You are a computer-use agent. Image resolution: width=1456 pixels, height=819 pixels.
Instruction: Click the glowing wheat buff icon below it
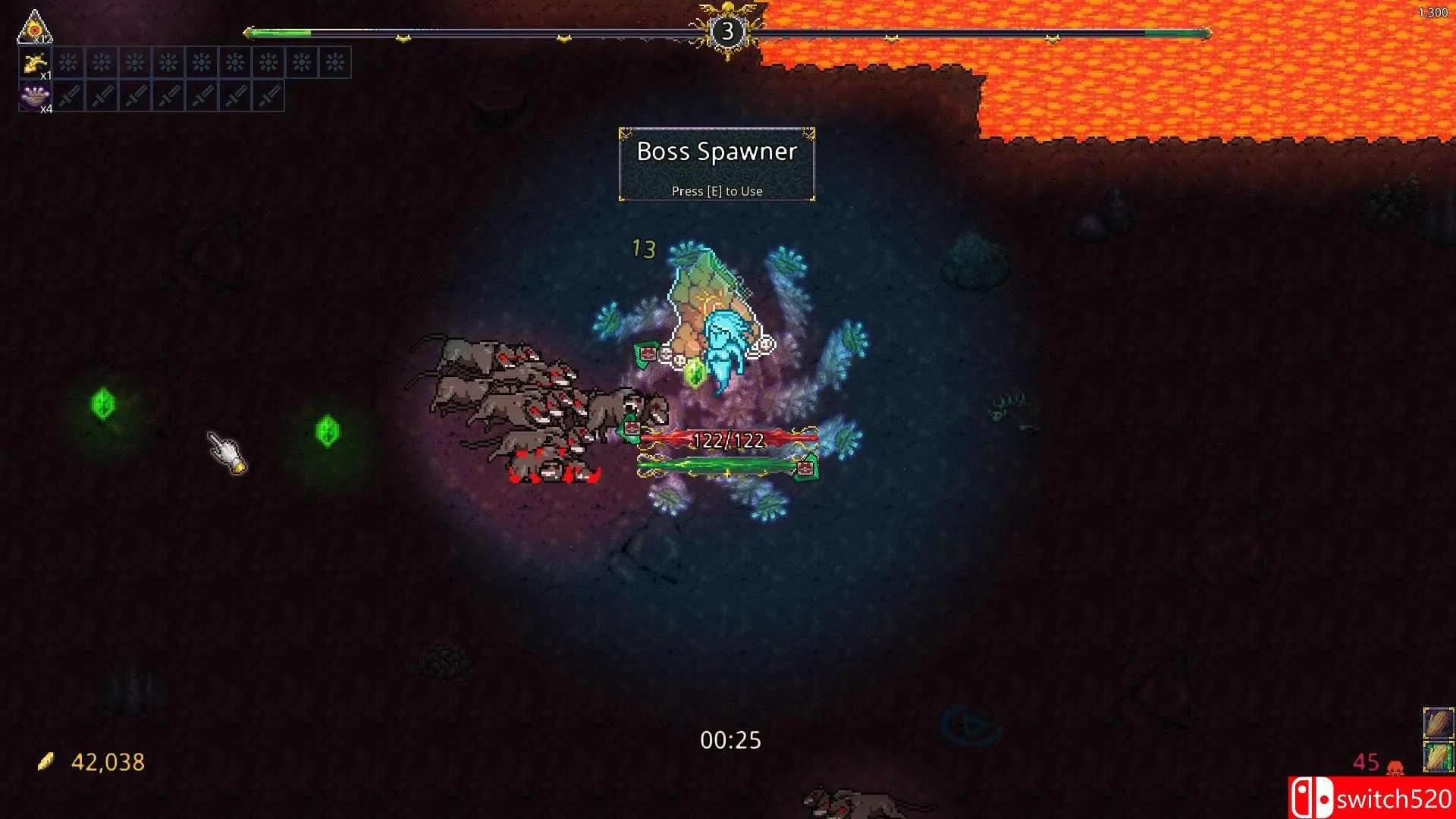coord(1437,756)
